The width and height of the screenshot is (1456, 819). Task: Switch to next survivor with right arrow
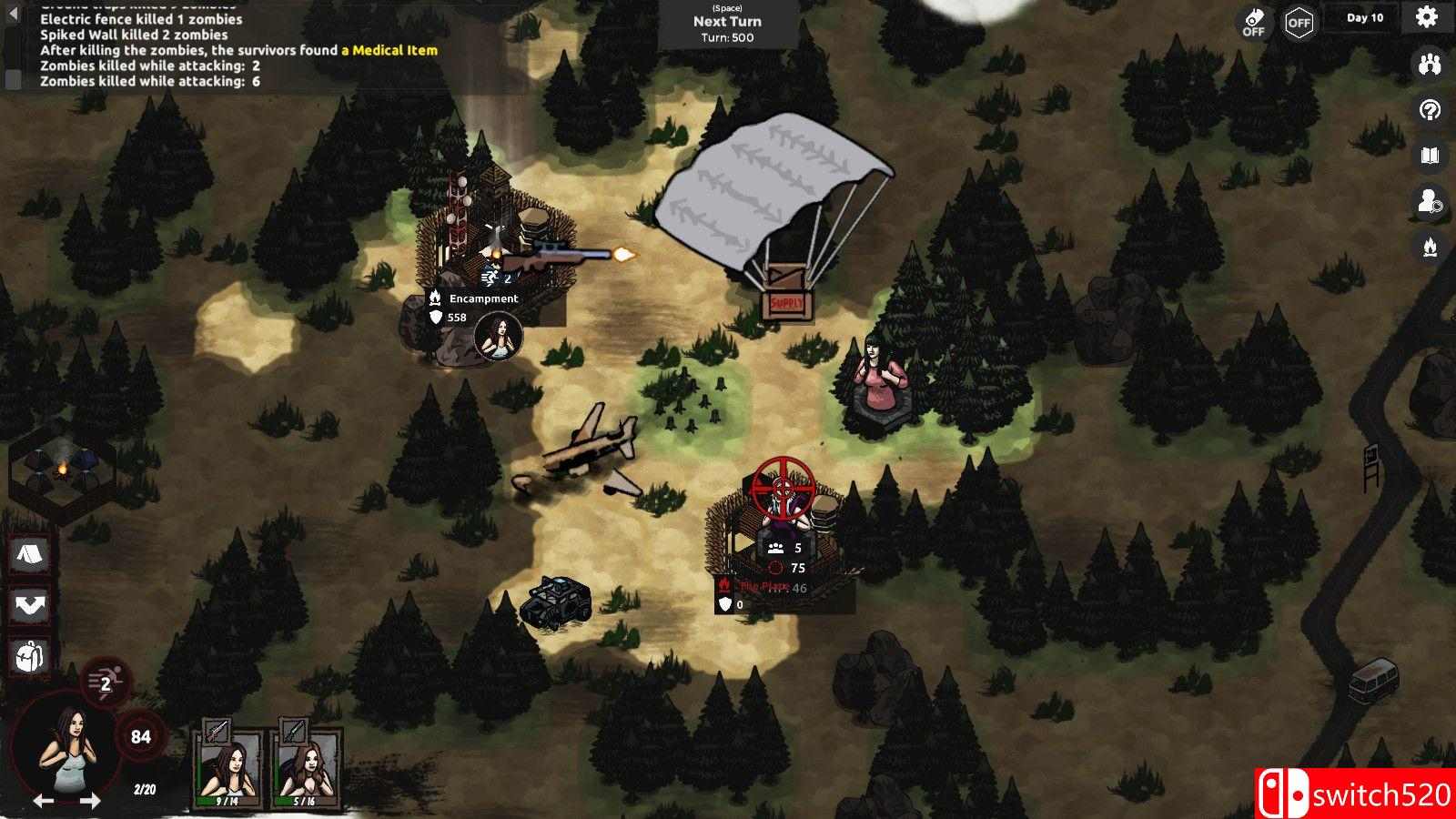90,802
